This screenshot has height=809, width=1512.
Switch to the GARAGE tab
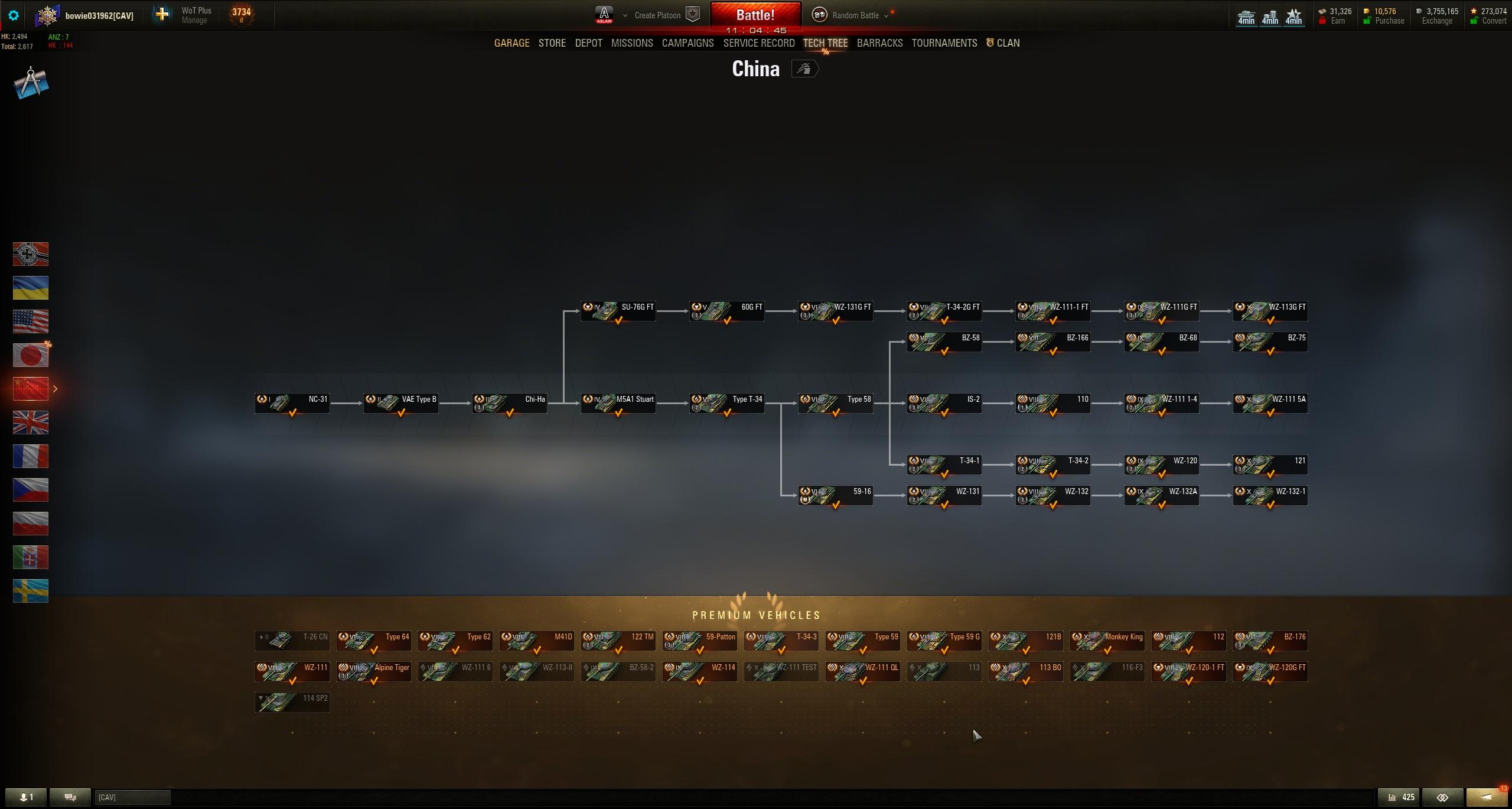[x=511, y=43]
